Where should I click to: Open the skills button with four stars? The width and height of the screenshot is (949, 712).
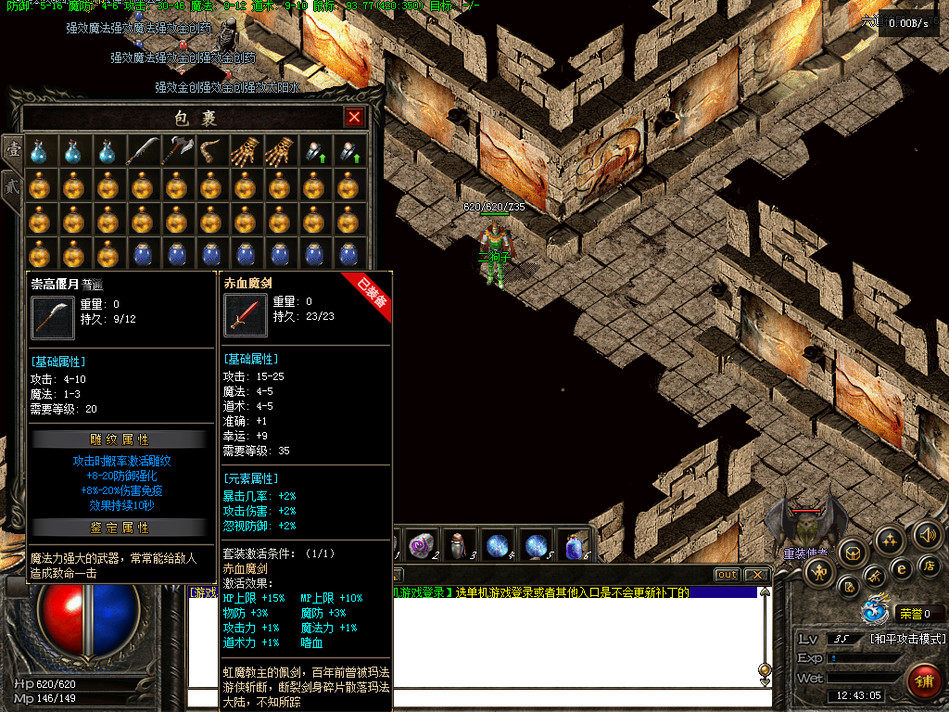[x=888, y=541]
